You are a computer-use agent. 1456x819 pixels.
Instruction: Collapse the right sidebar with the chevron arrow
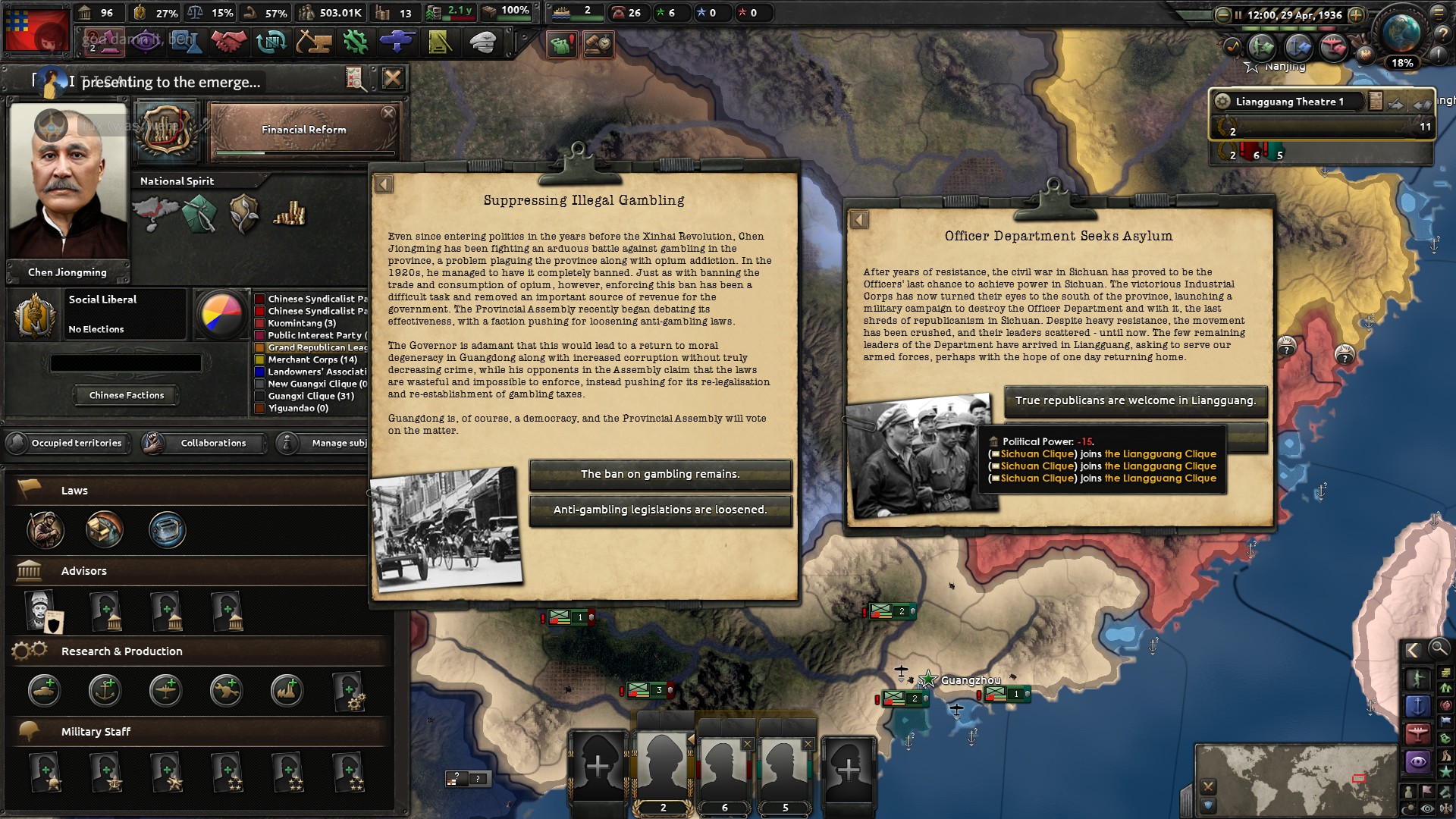point(1414,650)
